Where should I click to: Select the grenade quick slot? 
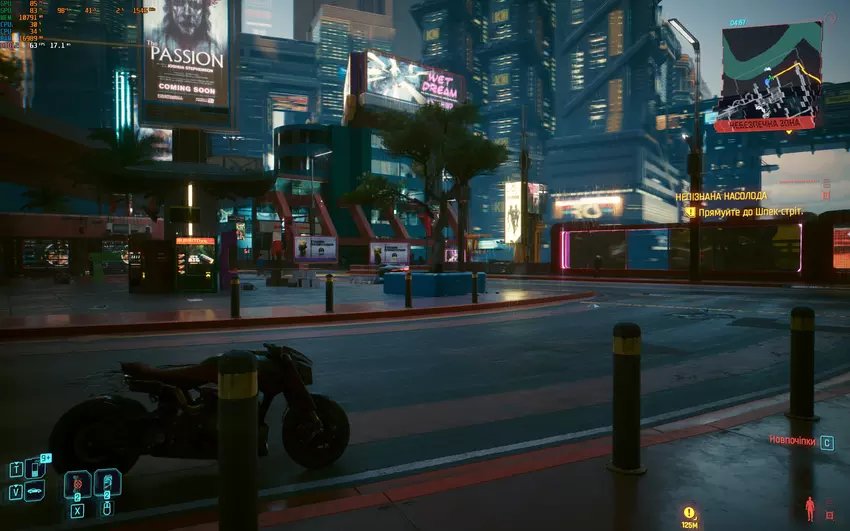77,485
